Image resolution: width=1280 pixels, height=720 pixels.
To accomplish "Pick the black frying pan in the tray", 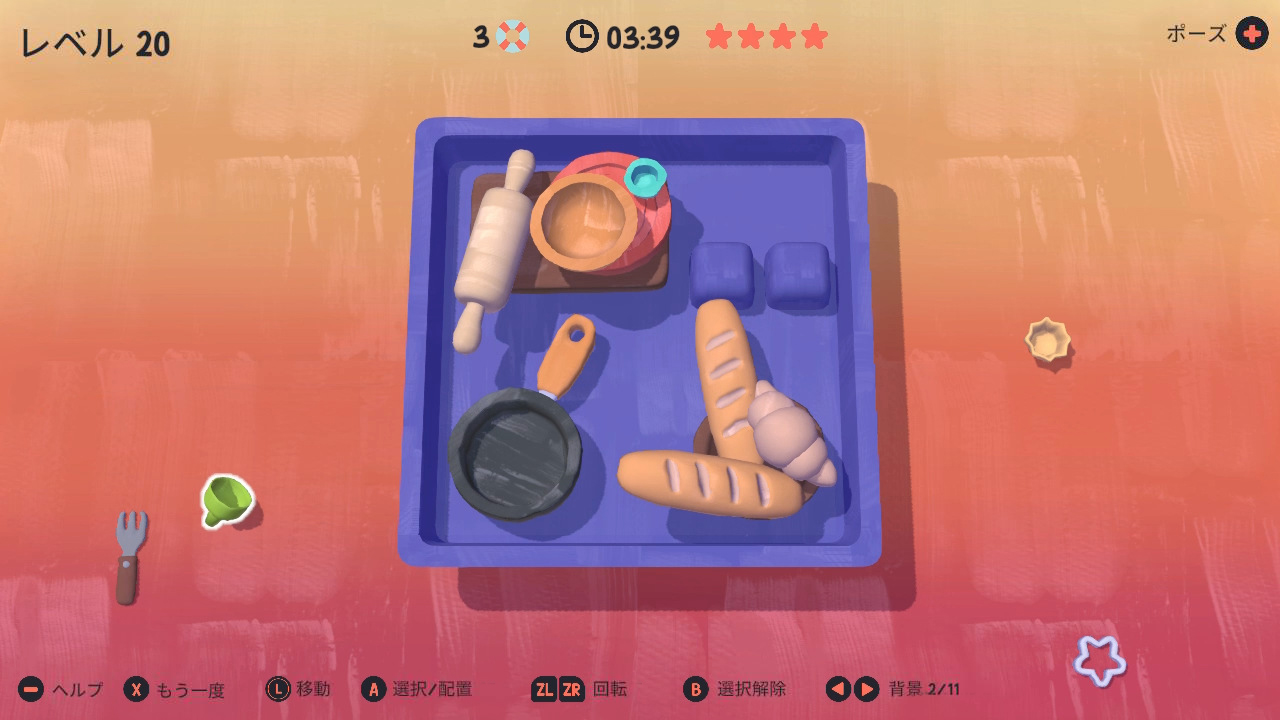I will coord(515,451).
